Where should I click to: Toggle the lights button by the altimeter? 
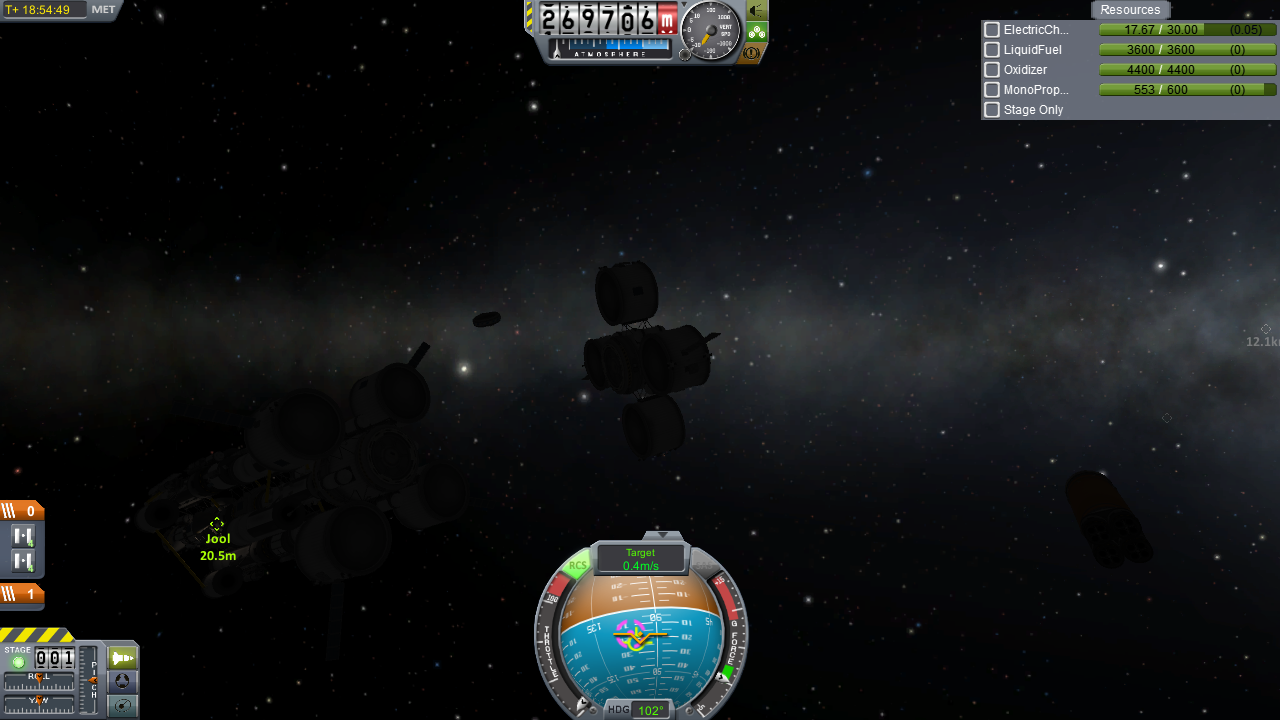[x=757, y=11]
